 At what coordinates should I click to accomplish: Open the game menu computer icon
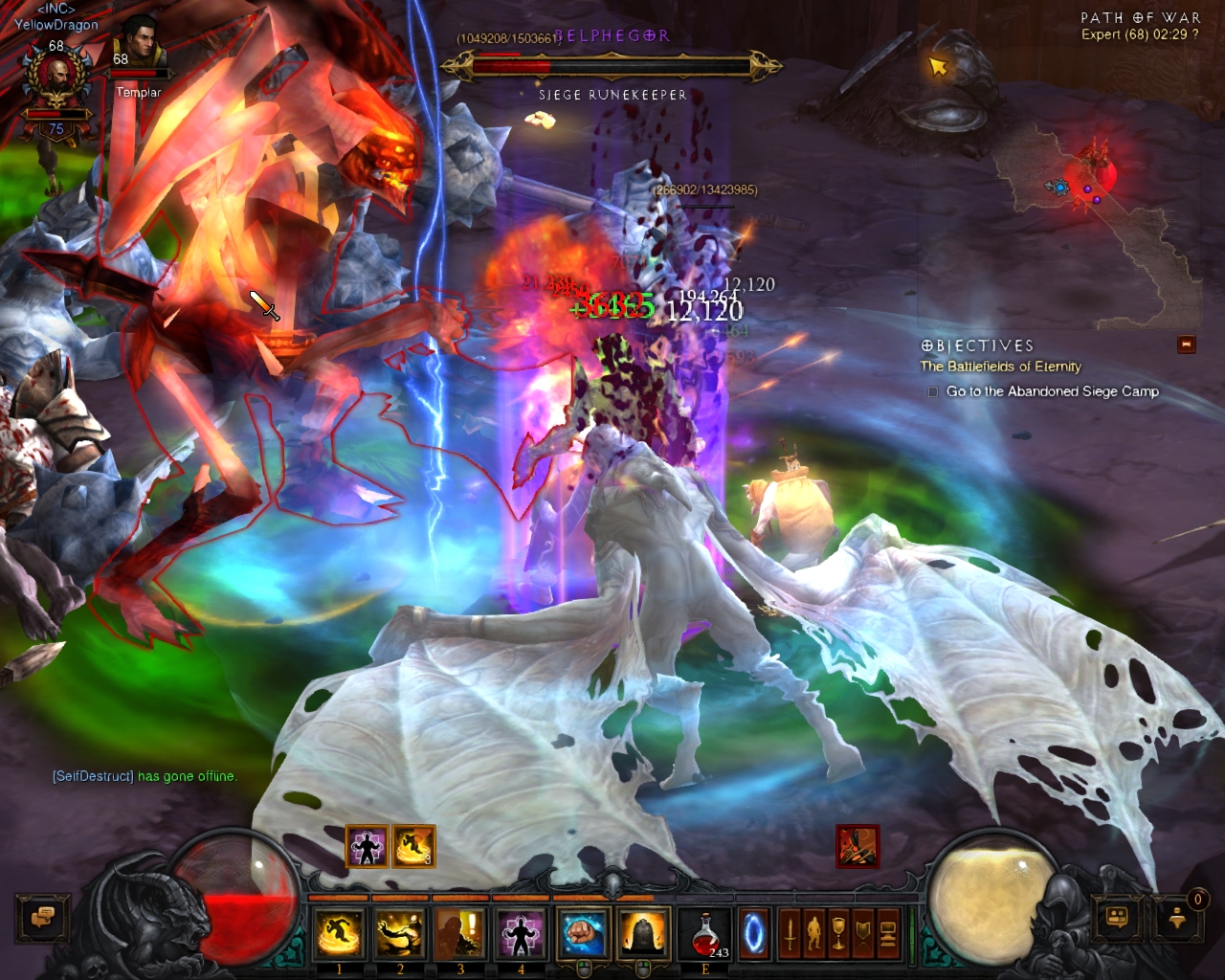click(x=887, y=933)
